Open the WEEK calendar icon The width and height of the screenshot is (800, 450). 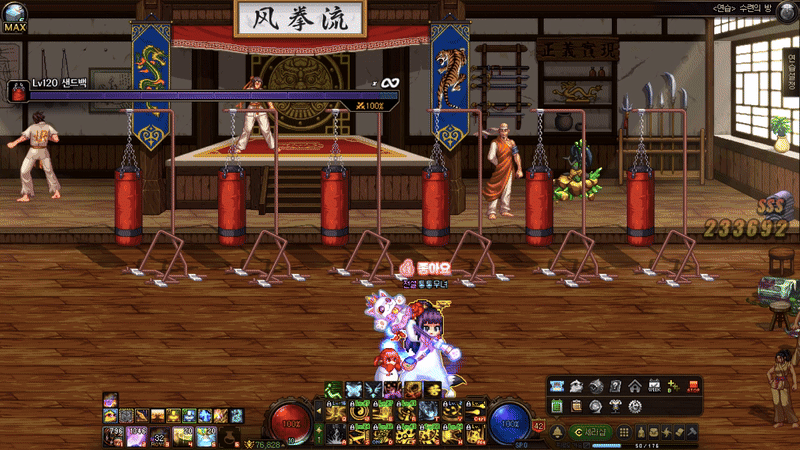click(655, 387)
